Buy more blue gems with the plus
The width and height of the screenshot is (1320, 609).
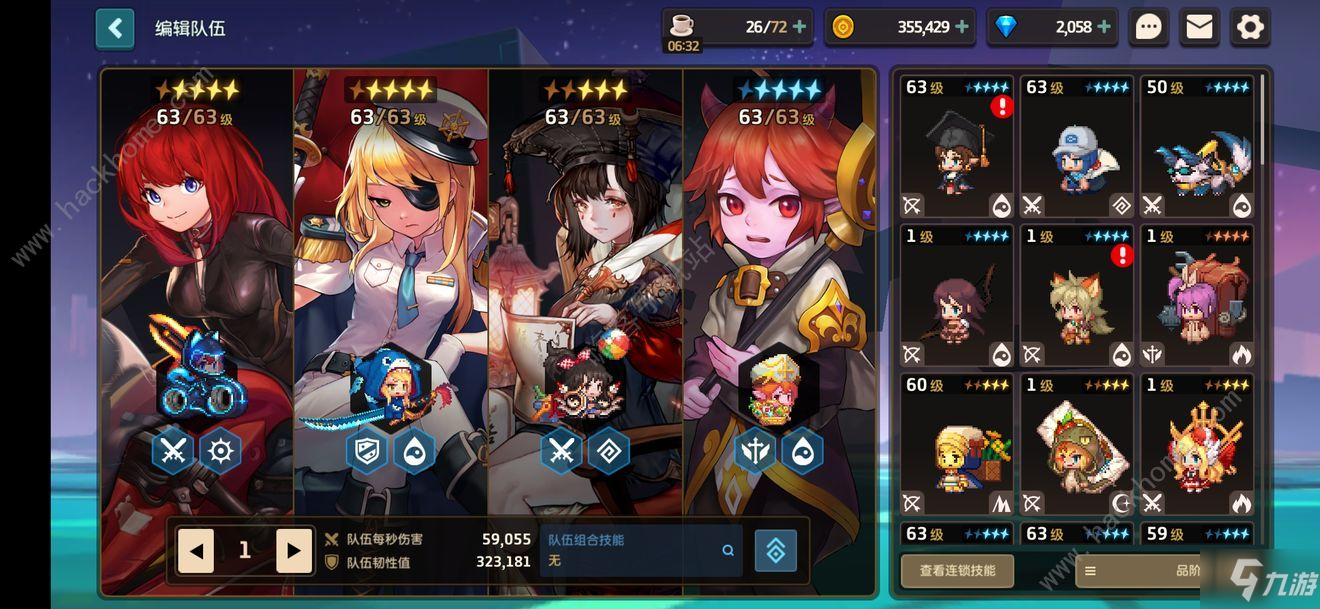1104,27
